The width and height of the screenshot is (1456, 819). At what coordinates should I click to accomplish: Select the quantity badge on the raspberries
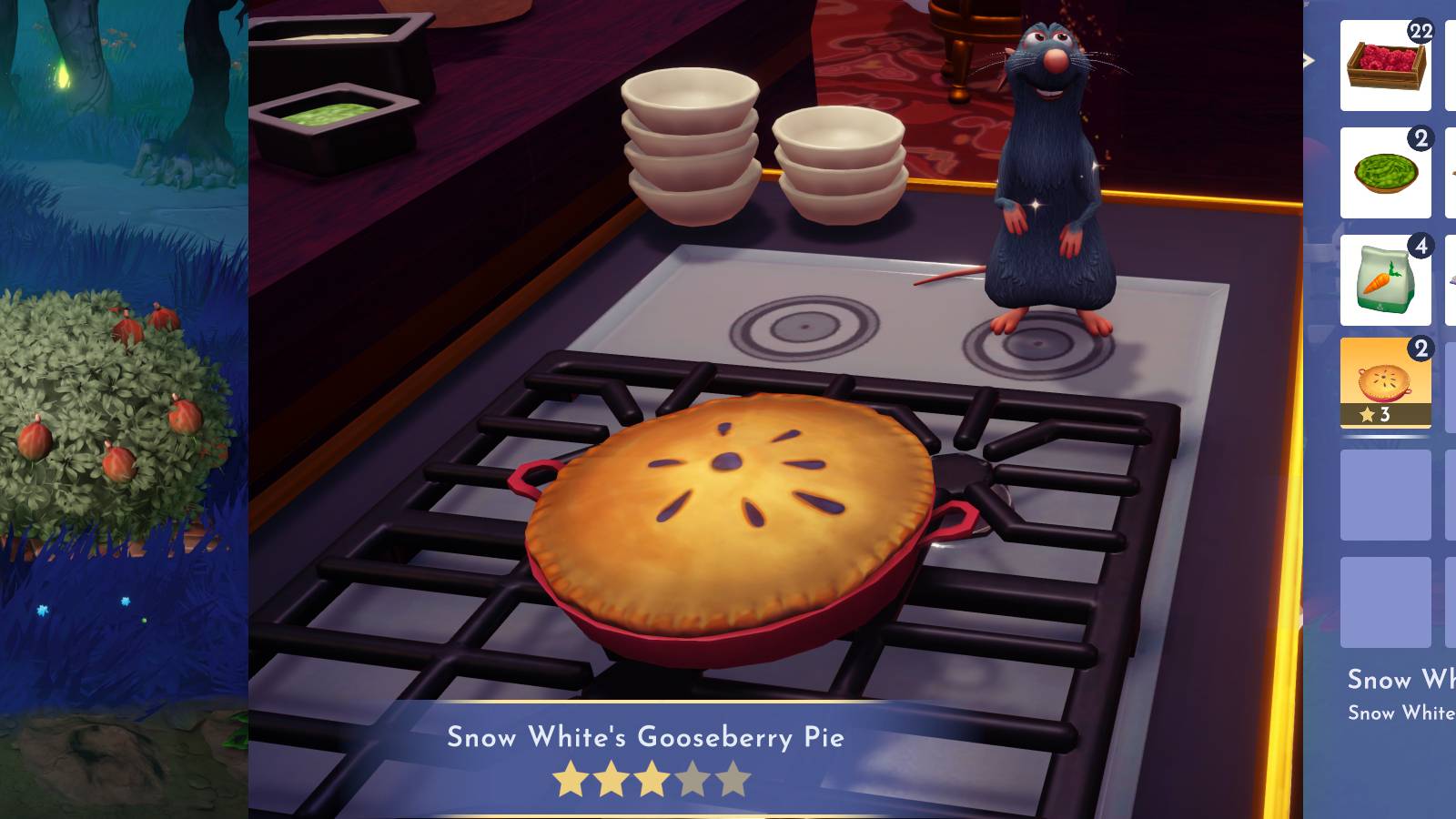pyautogui.click(x=1421, y=29)
